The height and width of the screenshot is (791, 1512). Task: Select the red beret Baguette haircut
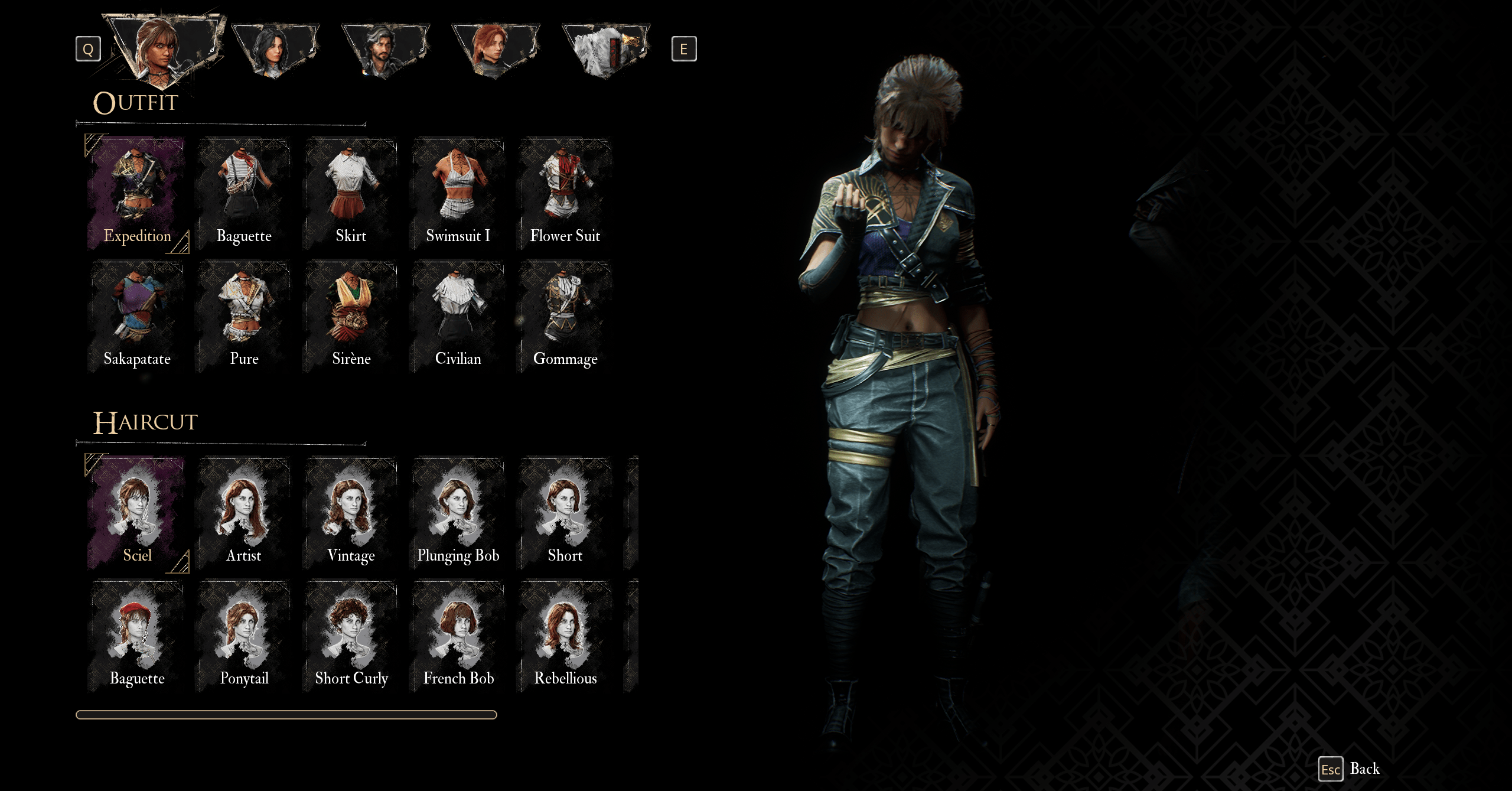(x=137, y=636)
